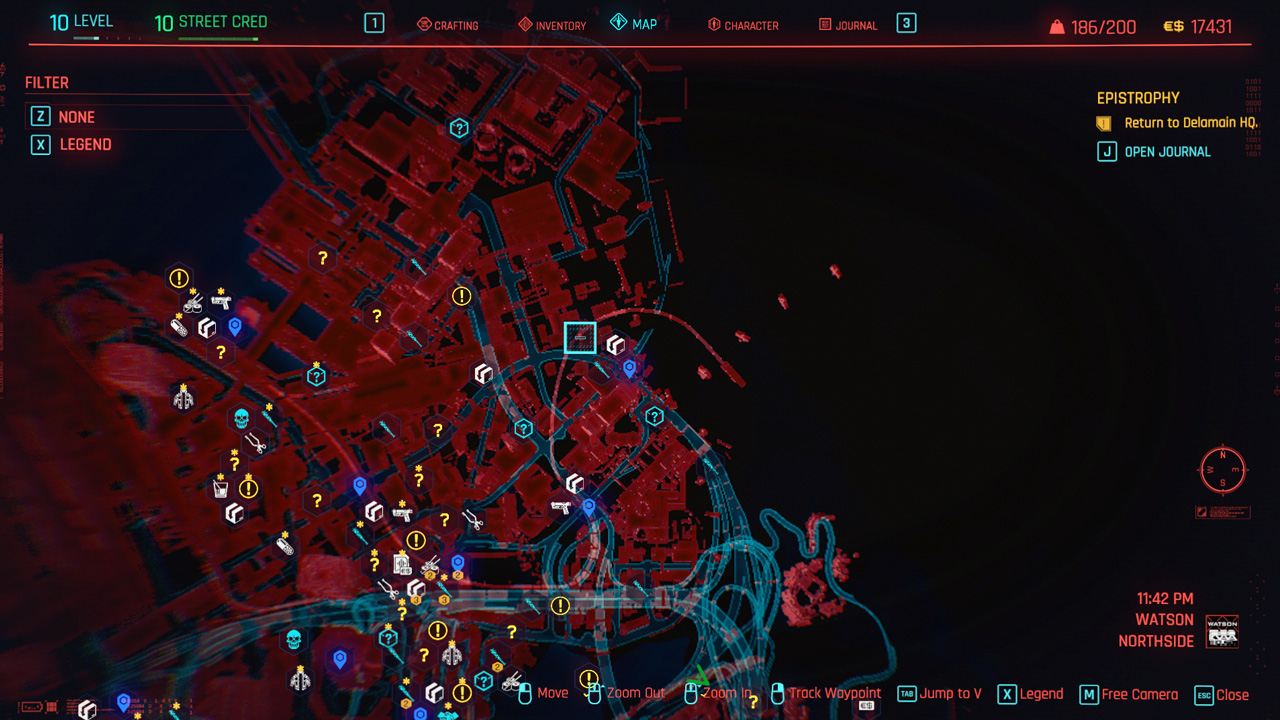Click a ripperdoc scissors icon

point(255,442)
